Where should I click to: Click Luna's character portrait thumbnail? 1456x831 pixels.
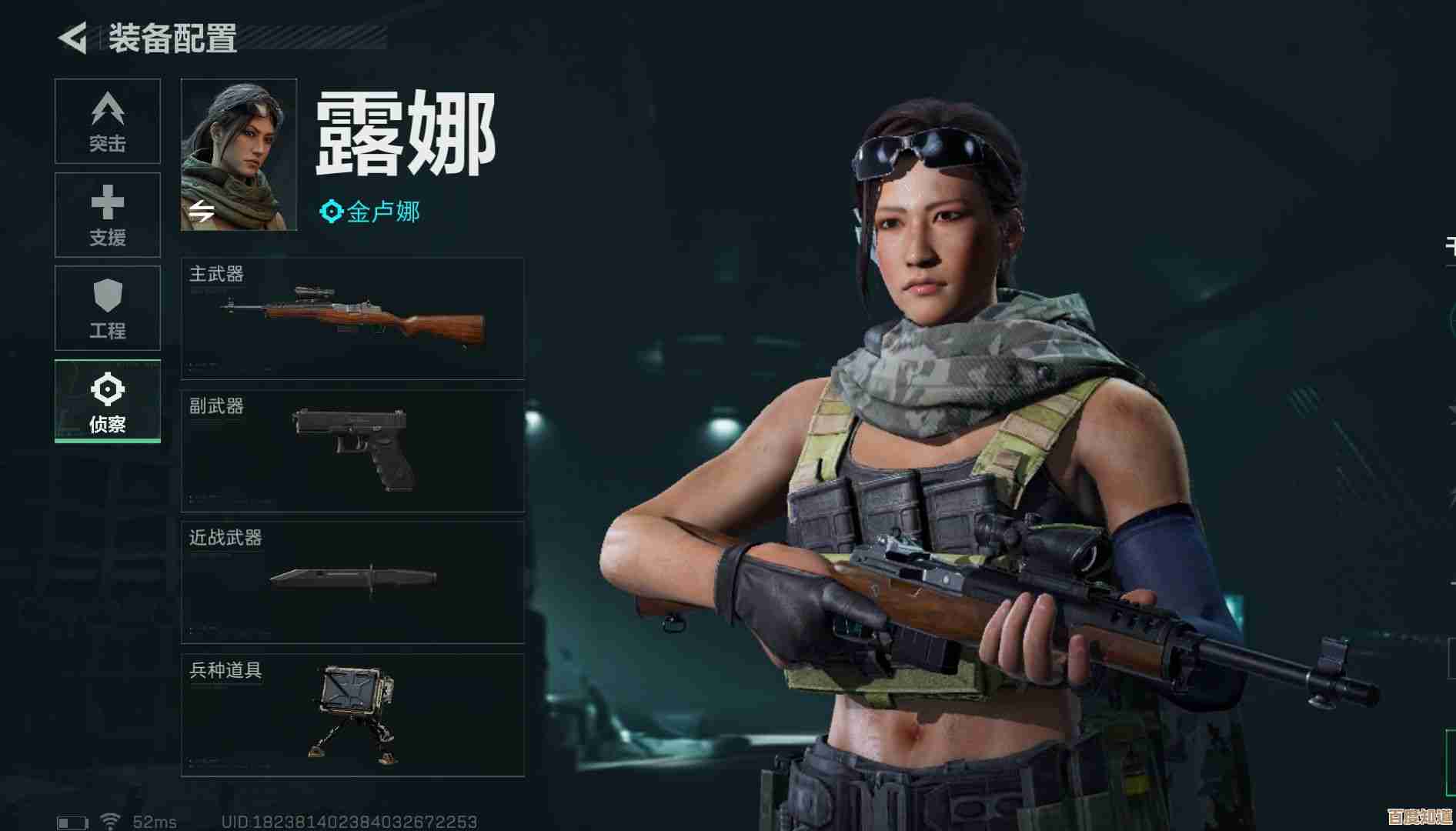[x=239, y=152]
